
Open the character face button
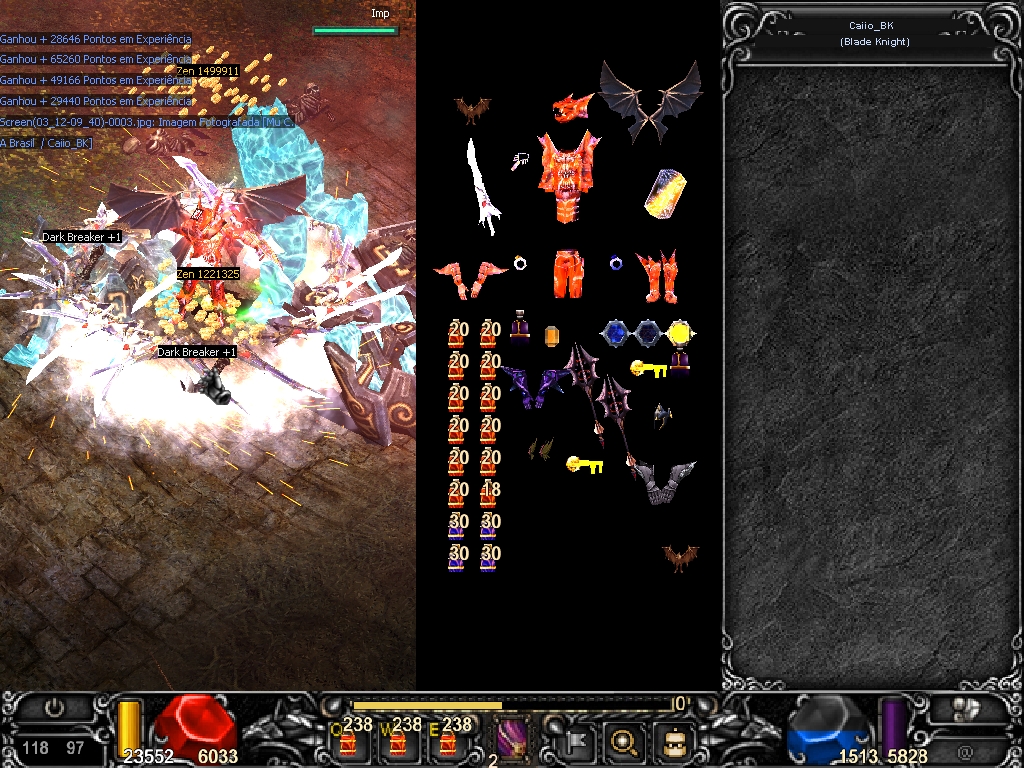point(673,742)
